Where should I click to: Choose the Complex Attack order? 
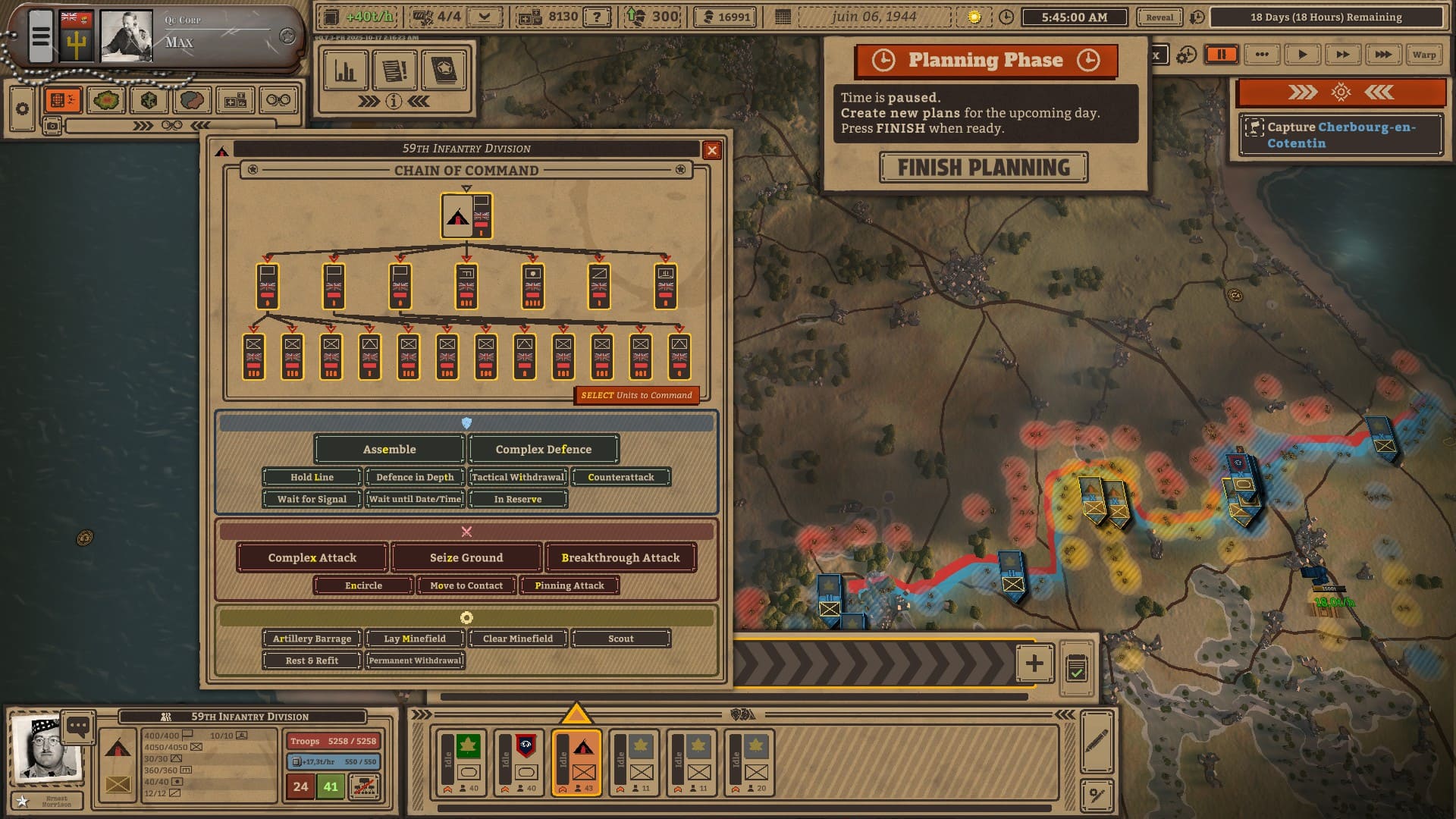(x=312, y=557)
